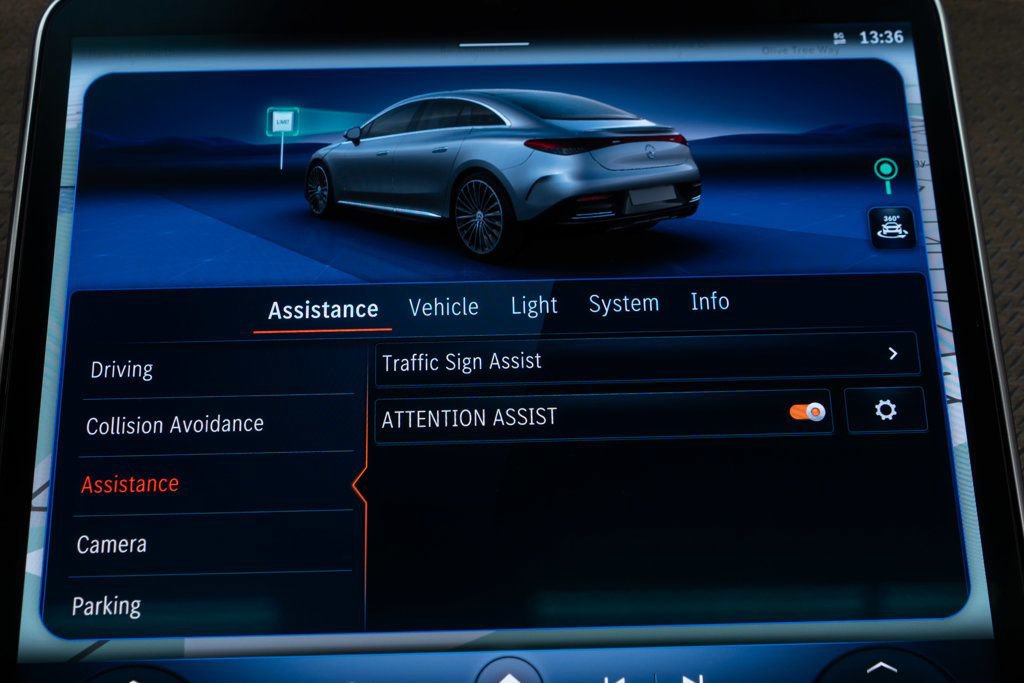Click the Assistance tab at top

323,310
